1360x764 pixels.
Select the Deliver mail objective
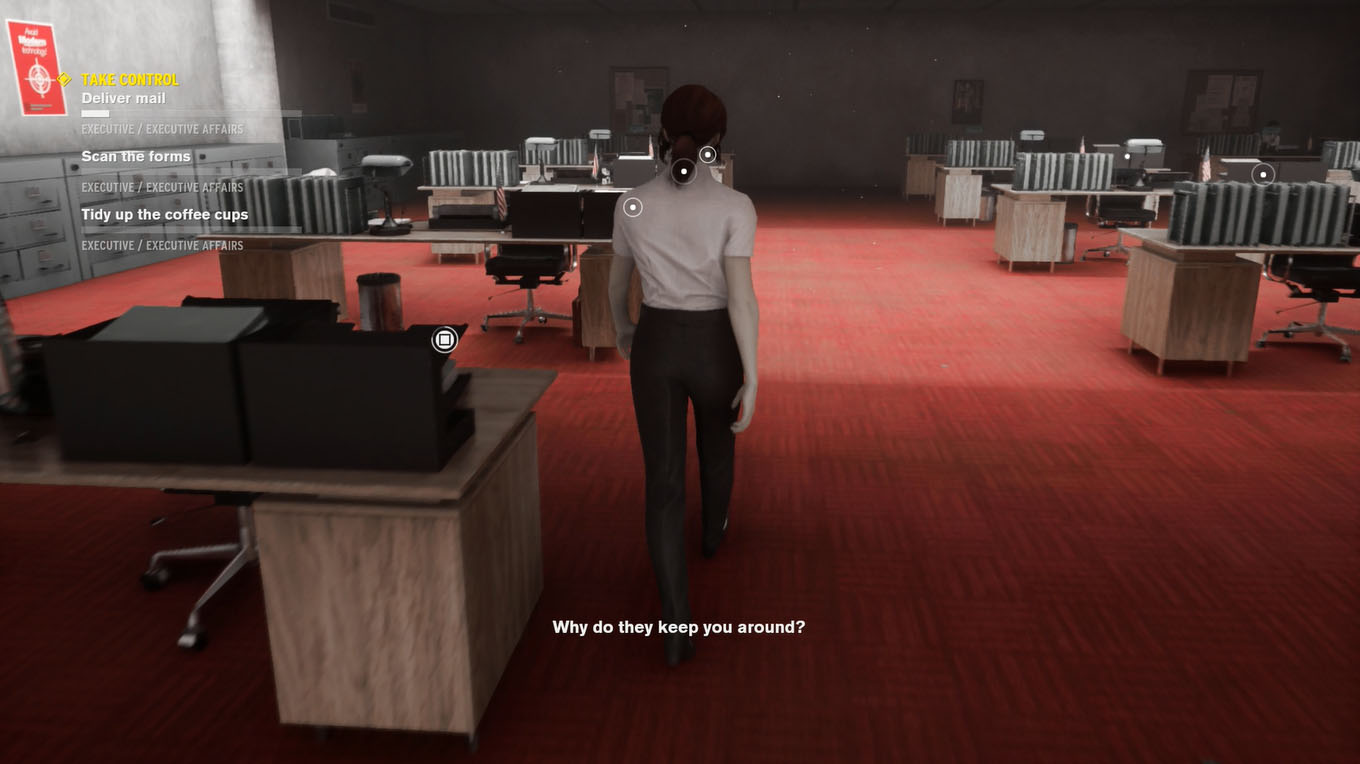[125, 98]
